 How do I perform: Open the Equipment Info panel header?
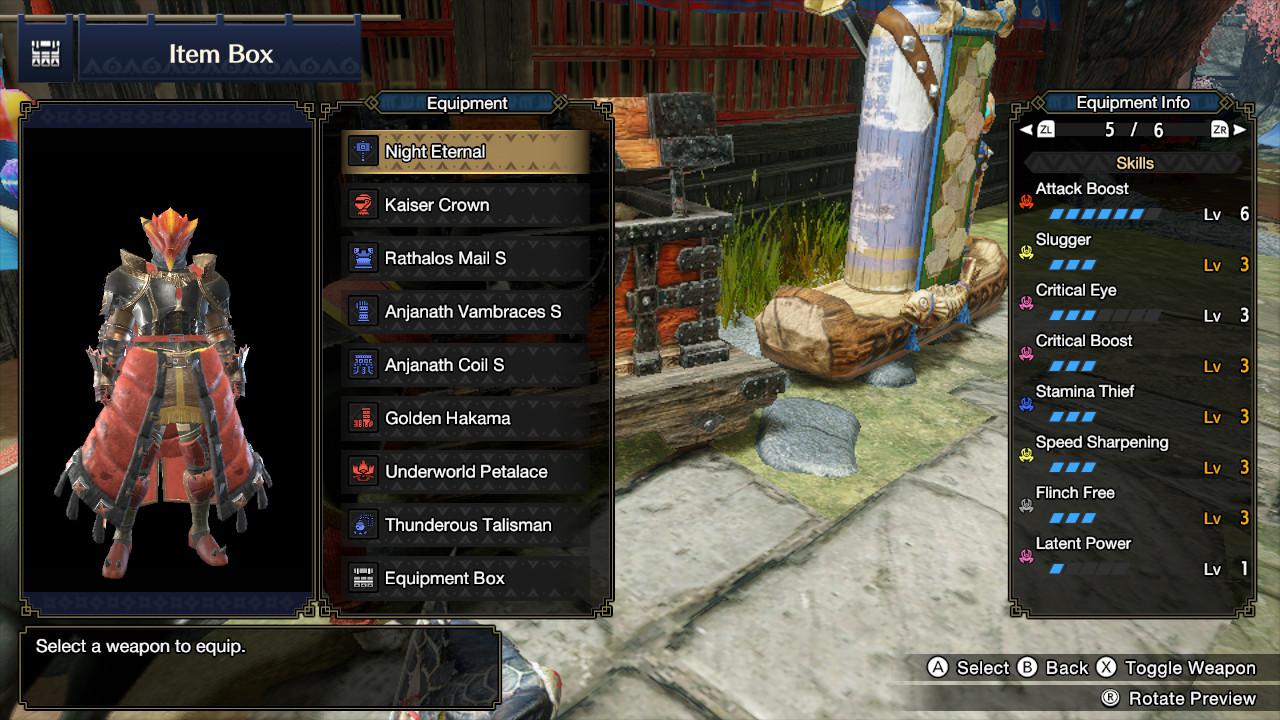click(1132, 102)
